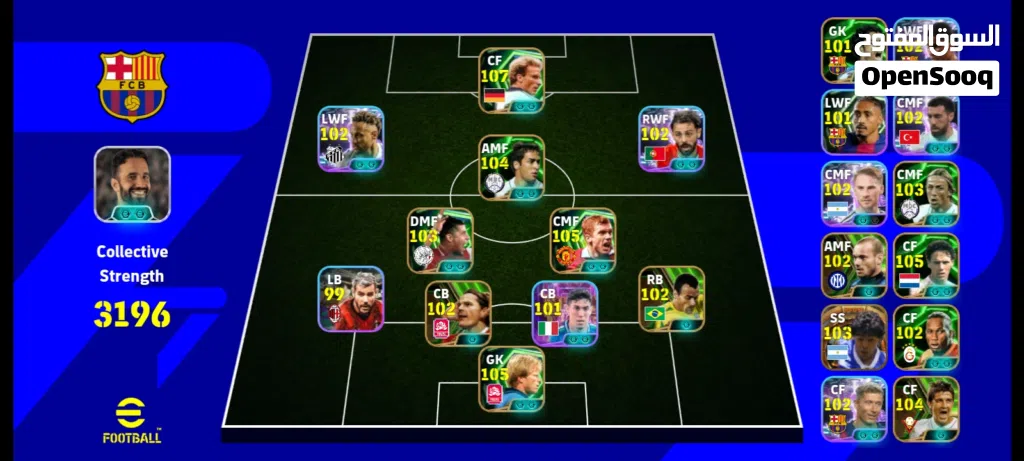The height and width of the screenshot is (461, 1024).
Task: Click the FC Barcelona club crest
Action: (x=132, y=86)
